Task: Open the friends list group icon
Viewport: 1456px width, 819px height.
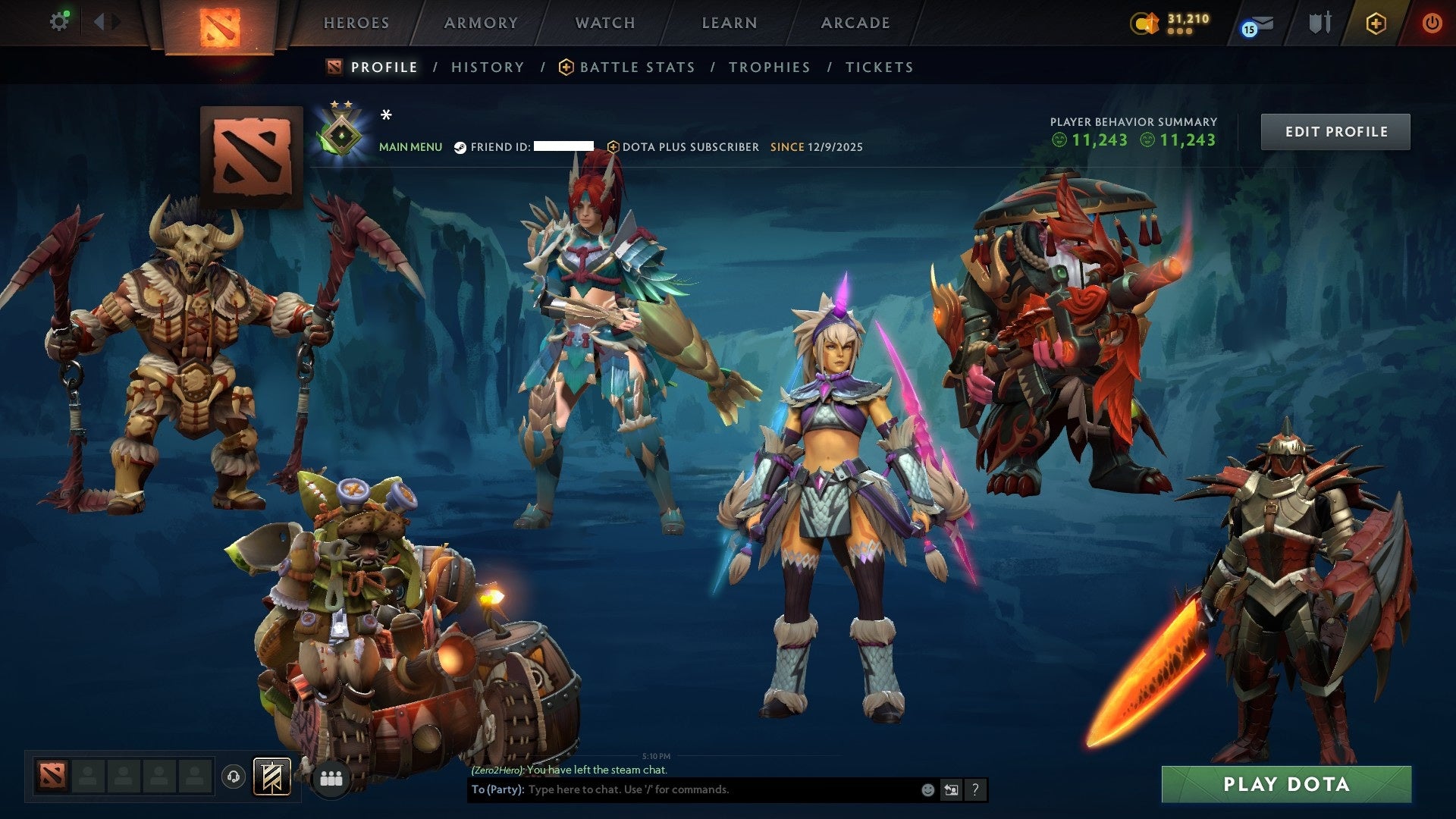Action: point(329,777)
